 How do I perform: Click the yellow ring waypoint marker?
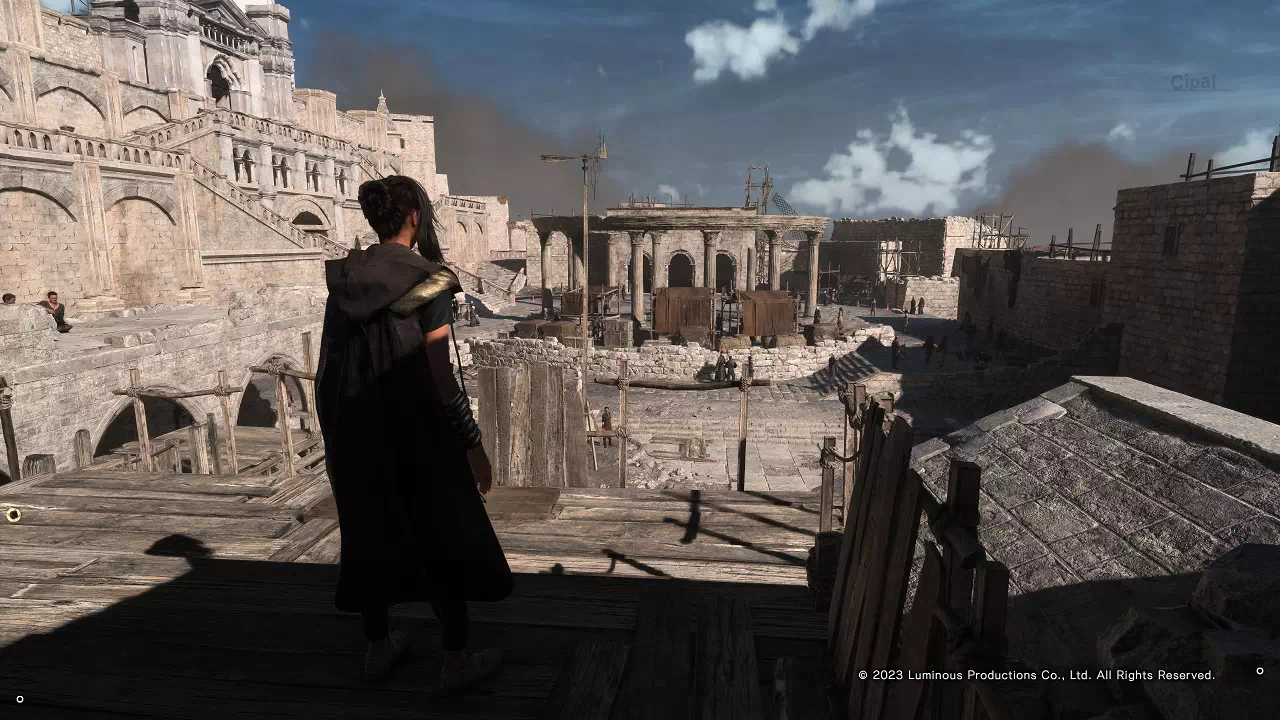[13, 515]
